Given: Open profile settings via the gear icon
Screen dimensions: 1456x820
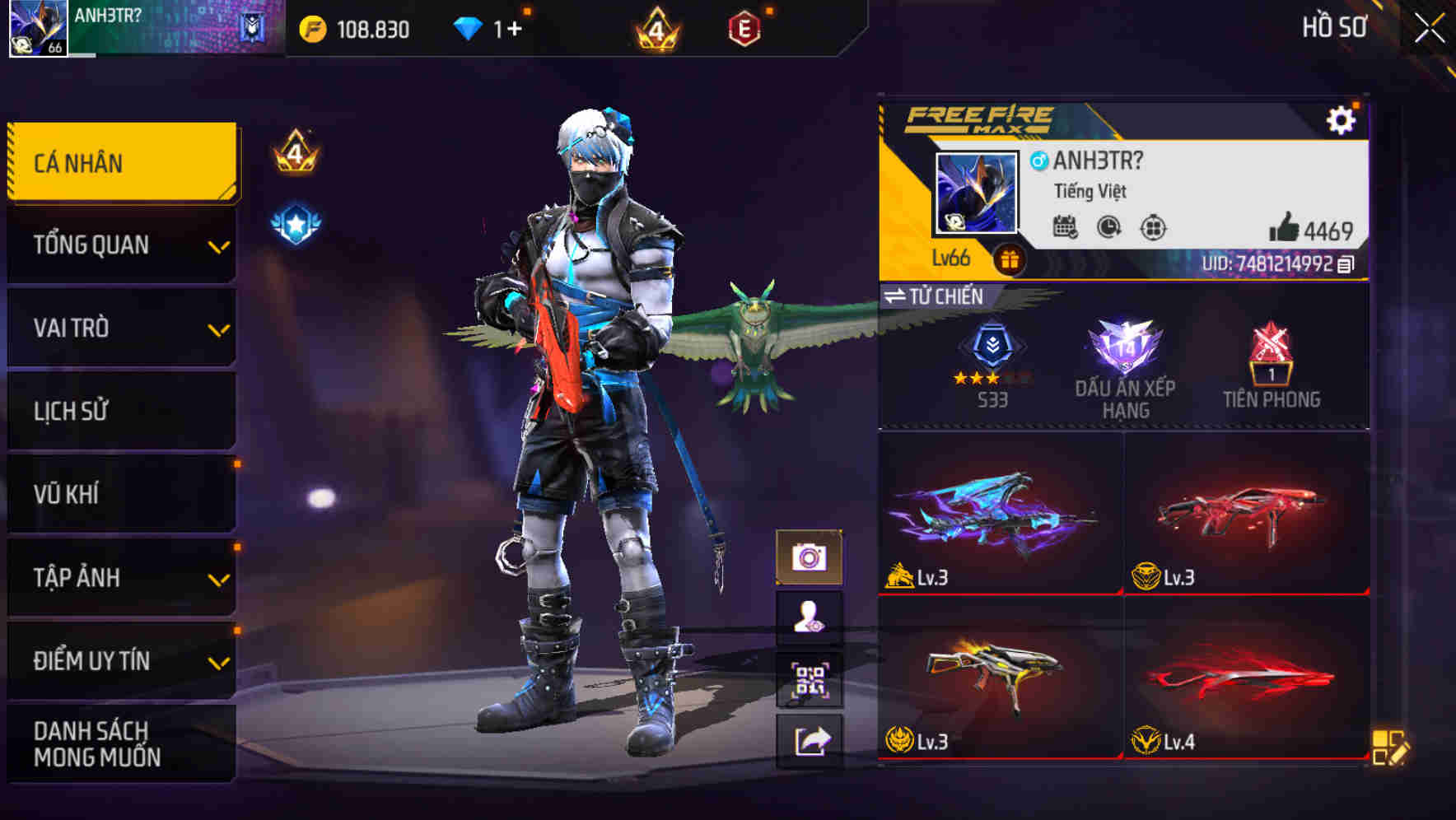Looking at the screenshot, I should pyautogui.click(x=1342, y=119).
